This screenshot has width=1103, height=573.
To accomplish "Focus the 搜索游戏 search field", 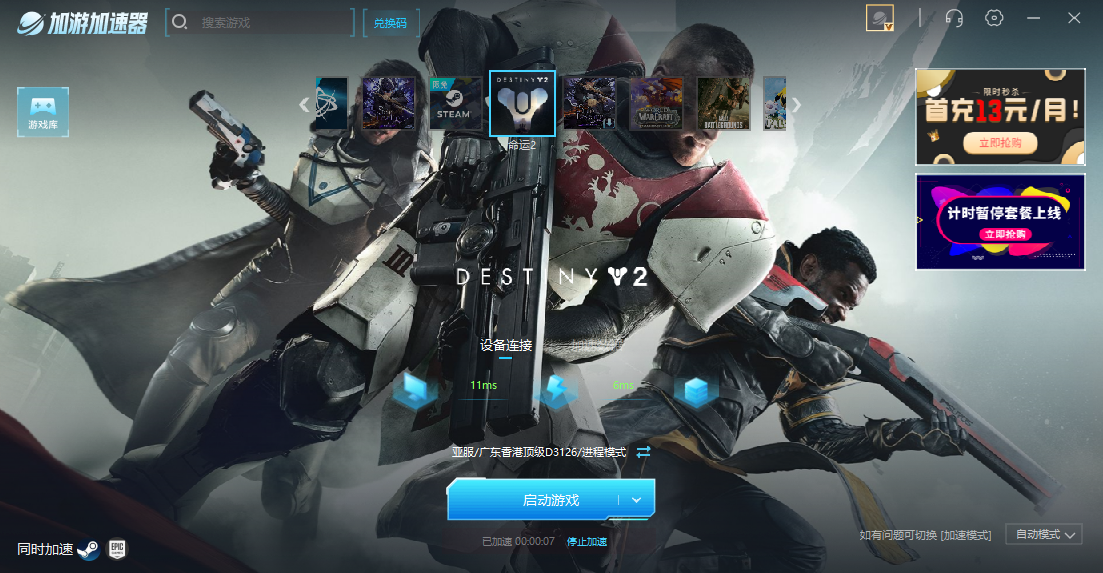I will click(x=270, y=22).
